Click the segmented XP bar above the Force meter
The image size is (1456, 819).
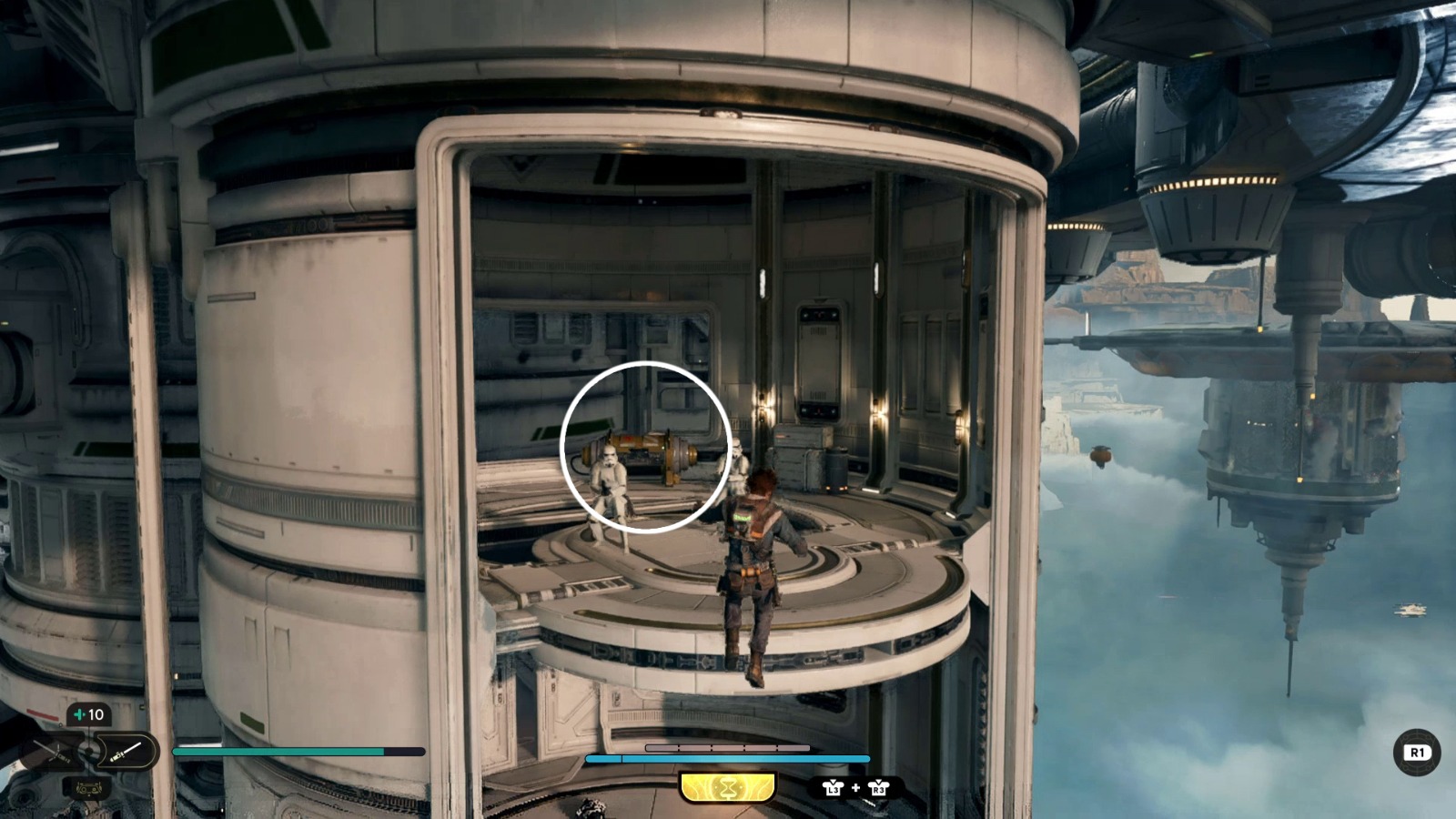tap(728, 747)
